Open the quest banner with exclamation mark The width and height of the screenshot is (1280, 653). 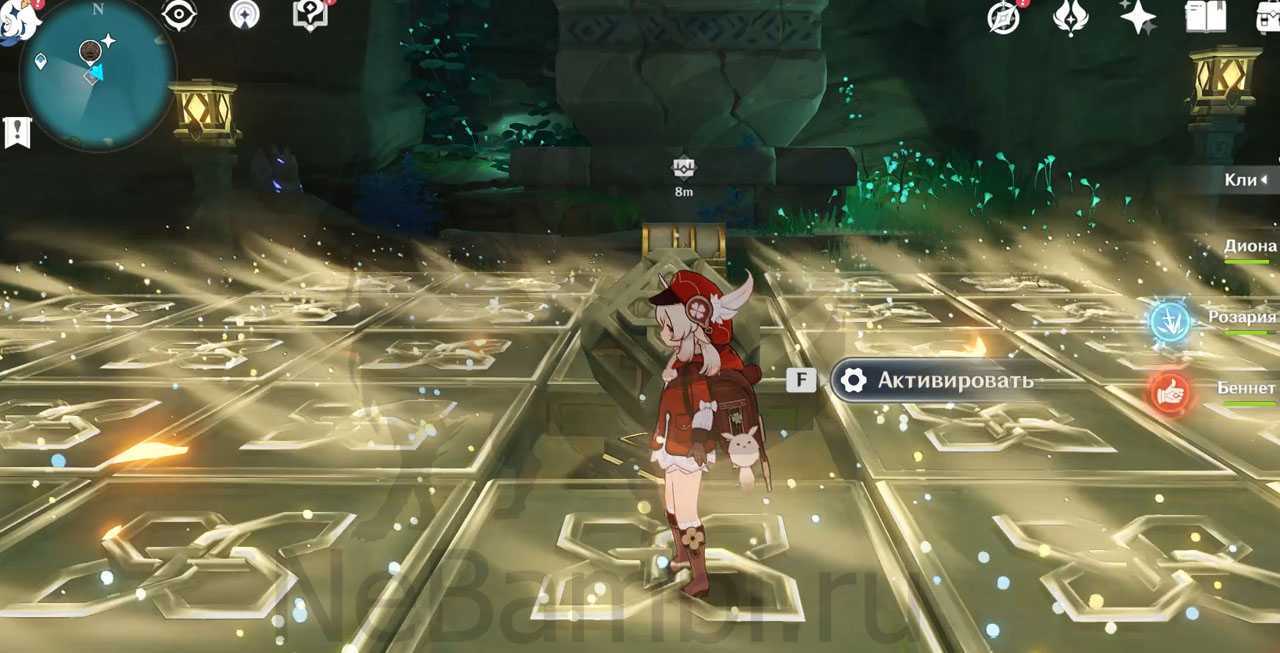(17, 131)
